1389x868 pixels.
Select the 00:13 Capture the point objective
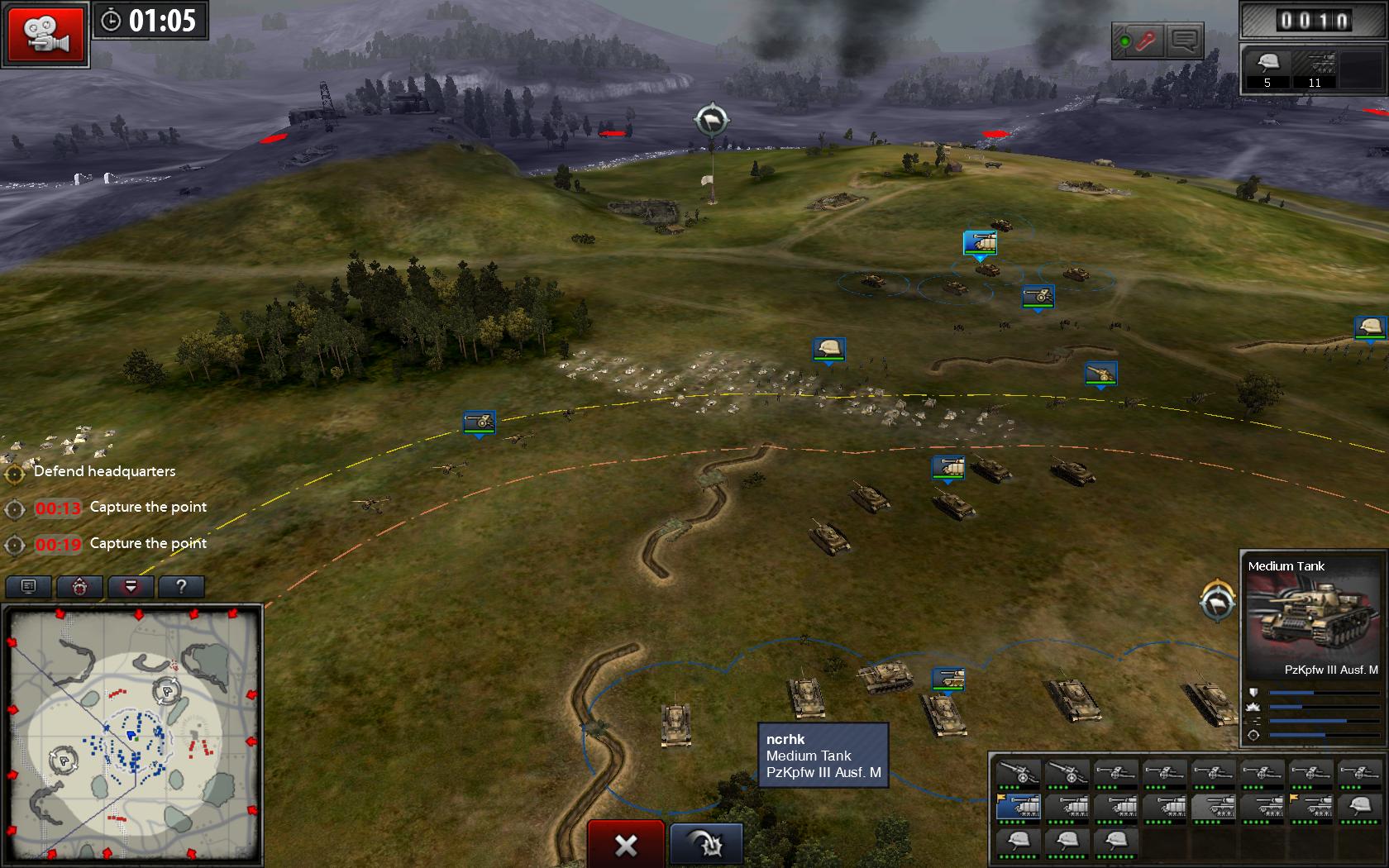[120, 507]
